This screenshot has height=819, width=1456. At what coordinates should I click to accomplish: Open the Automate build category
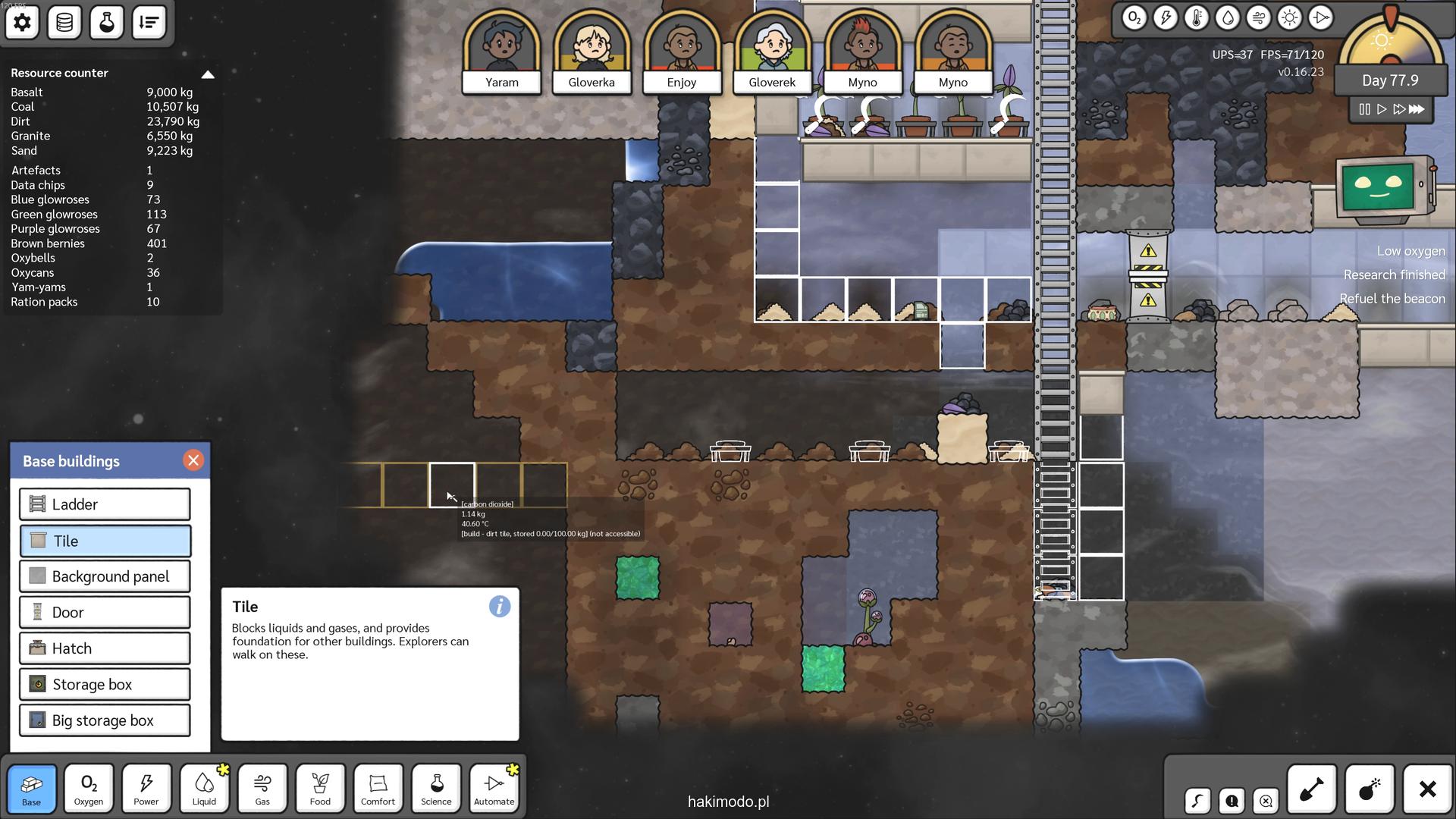click(x=494, y=789)
